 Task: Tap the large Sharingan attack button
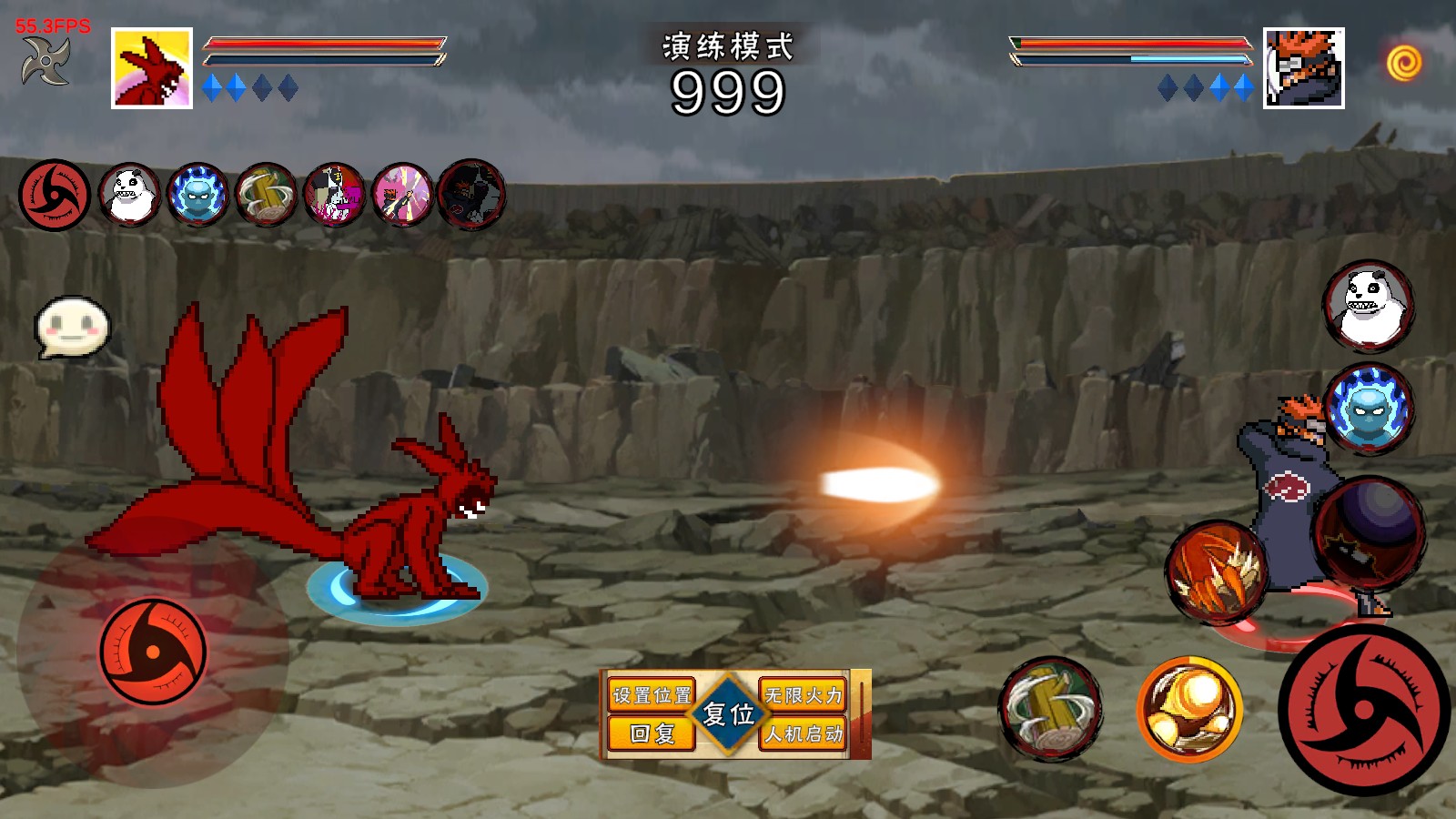click(x=1363, y=710)
